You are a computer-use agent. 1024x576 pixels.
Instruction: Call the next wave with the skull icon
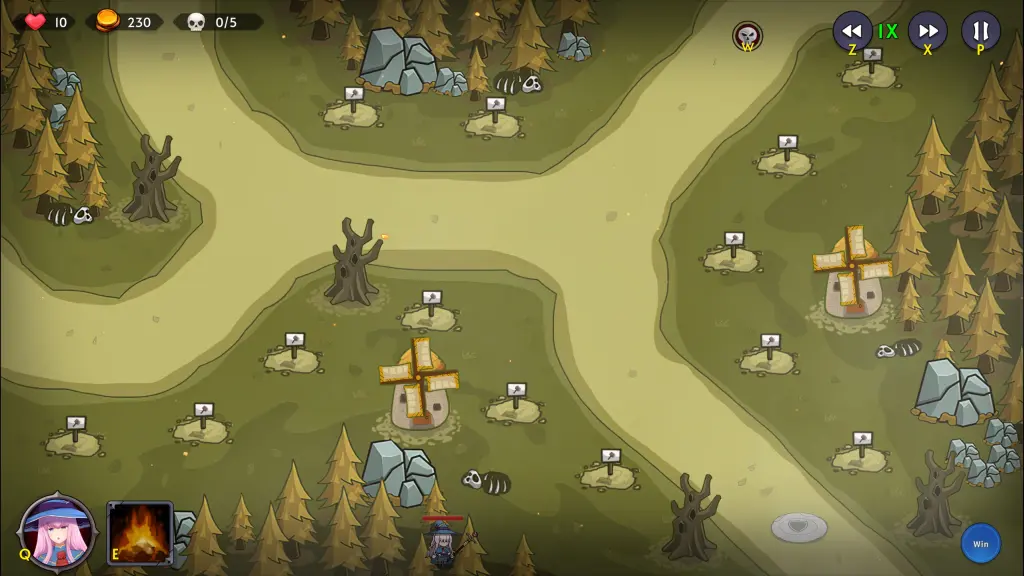click(747, 36)
